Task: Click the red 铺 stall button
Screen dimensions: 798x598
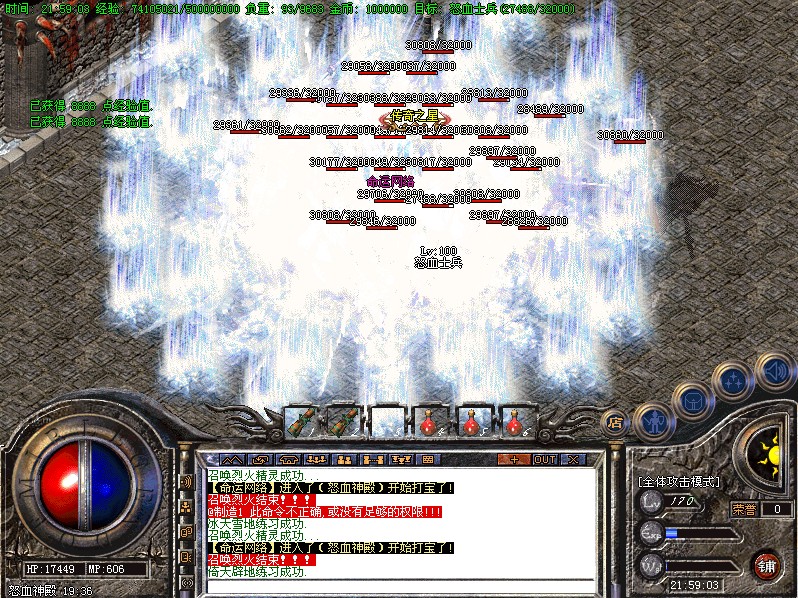Action: point(765,565)
